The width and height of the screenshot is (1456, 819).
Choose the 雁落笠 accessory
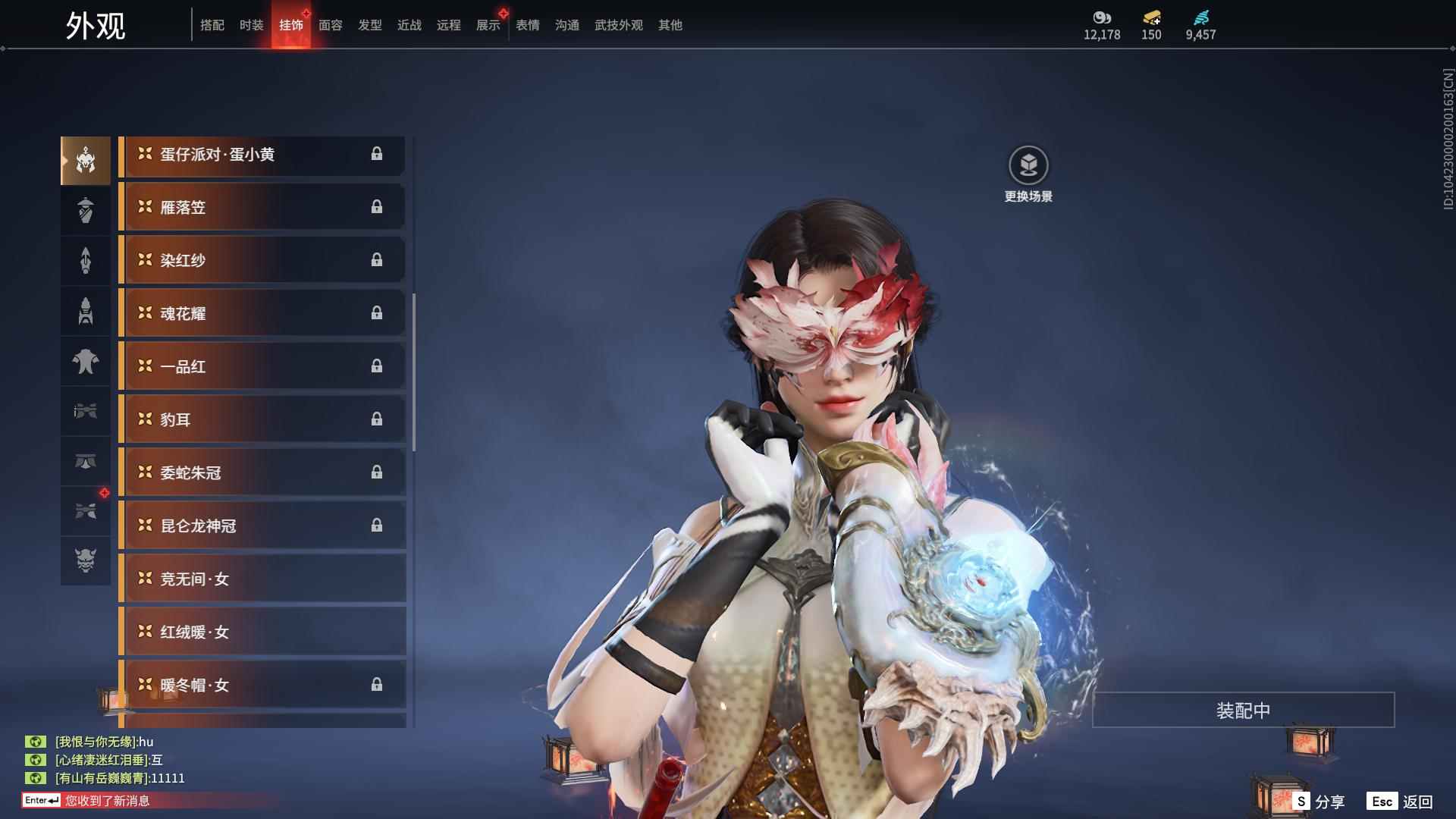[x=262, y=207]
